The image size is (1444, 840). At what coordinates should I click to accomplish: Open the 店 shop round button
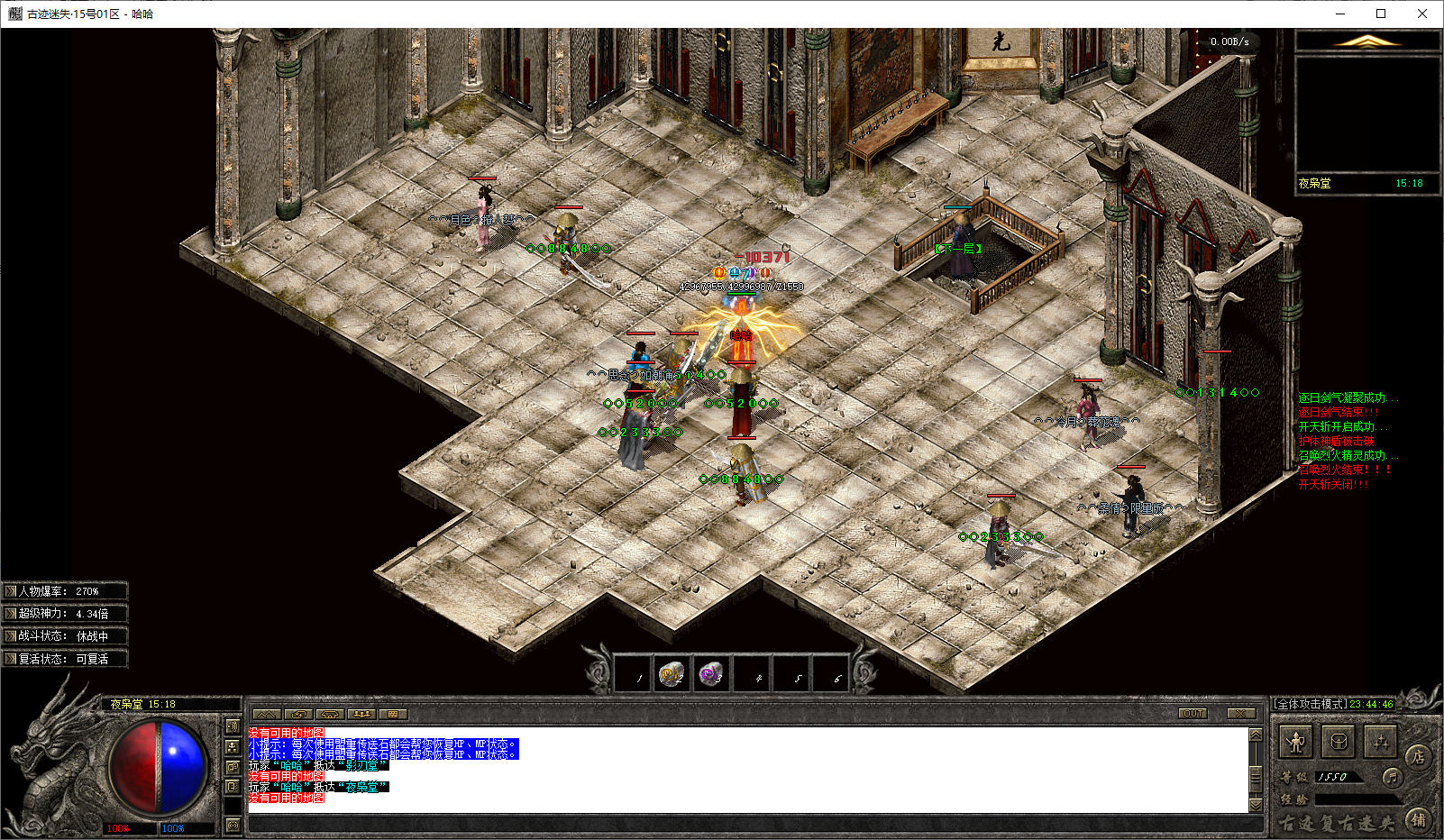[x=1419, y=757]
